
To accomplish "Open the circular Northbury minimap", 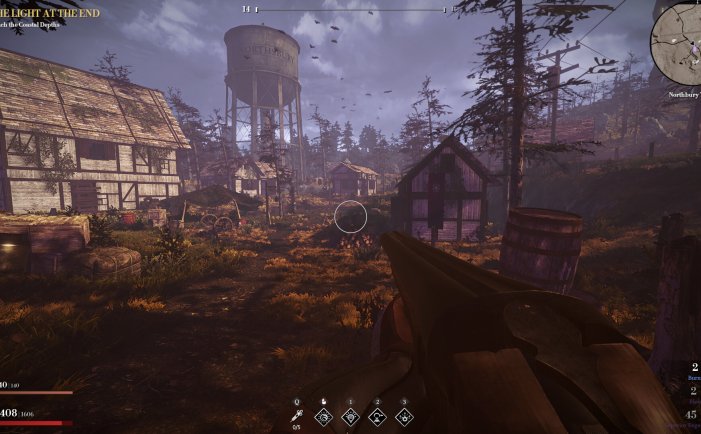I will point(677,43).
